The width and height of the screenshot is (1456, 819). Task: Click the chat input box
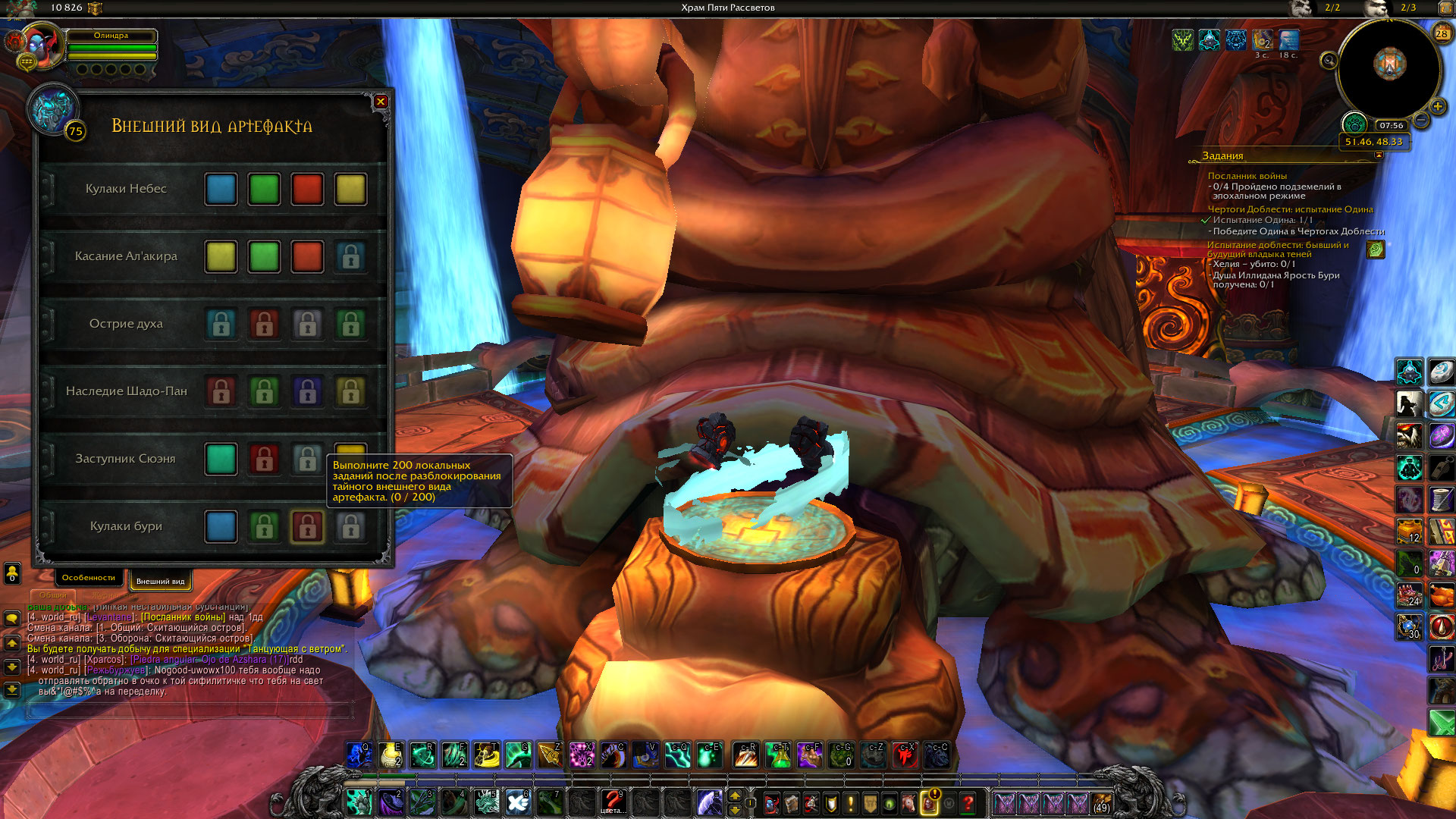(x=190, y=711)
